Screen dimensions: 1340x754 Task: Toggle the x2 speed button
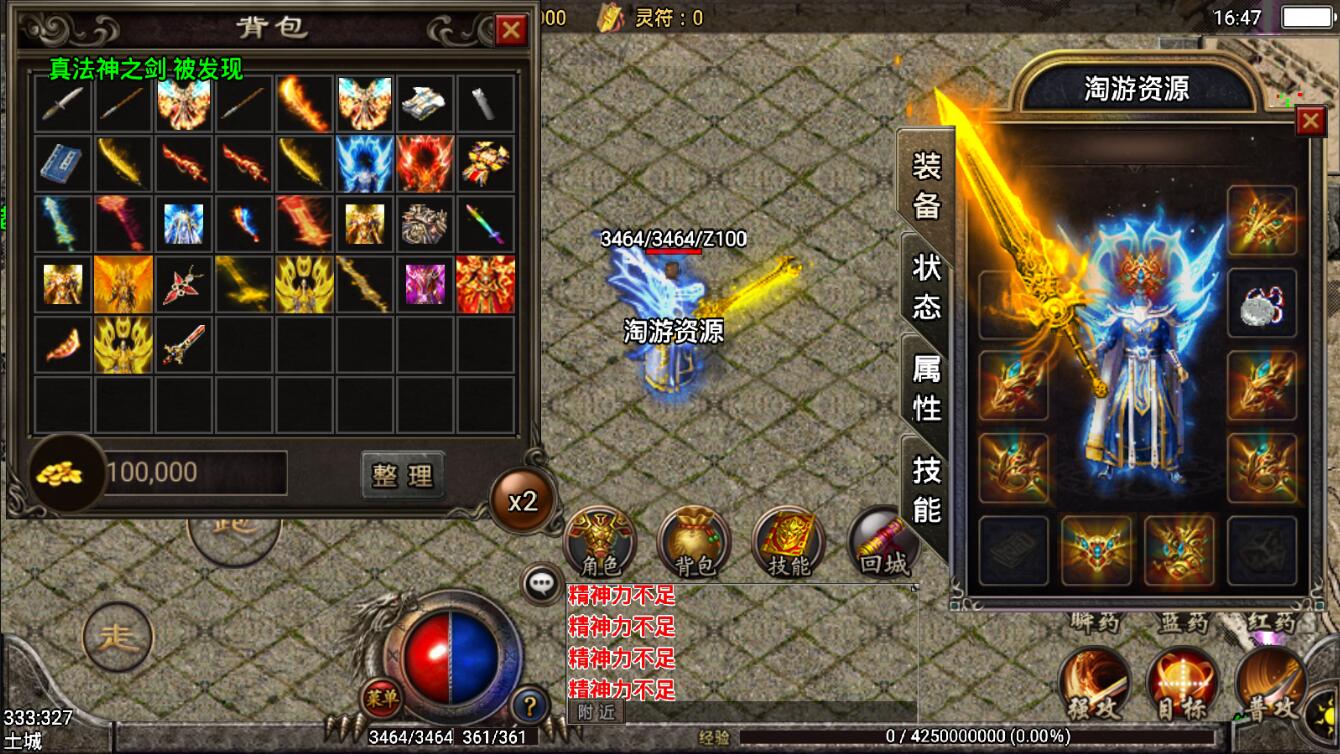coord(523,501)
